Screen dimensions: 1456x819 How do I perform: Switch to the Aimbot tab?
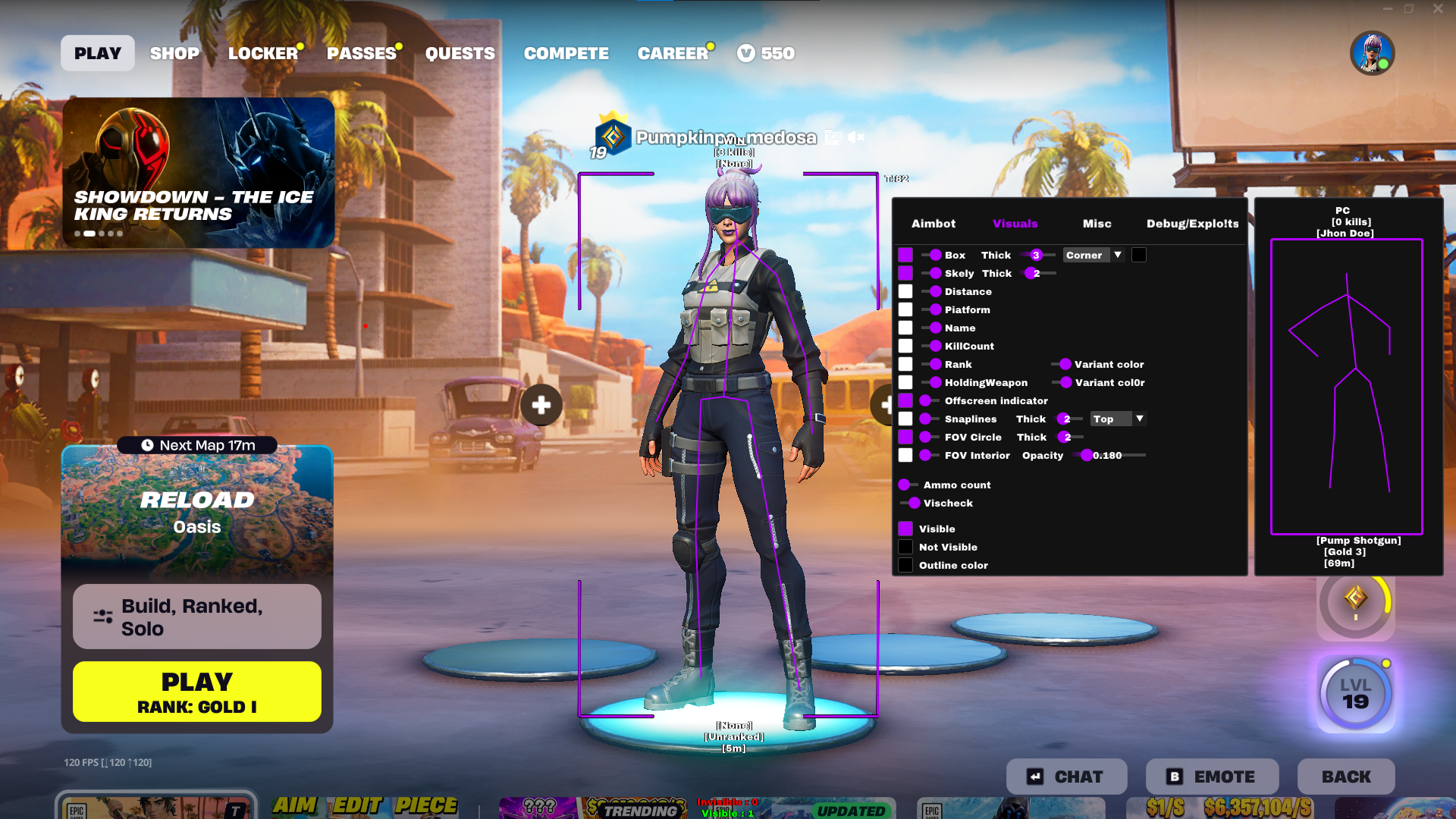(x=934, y=224)
